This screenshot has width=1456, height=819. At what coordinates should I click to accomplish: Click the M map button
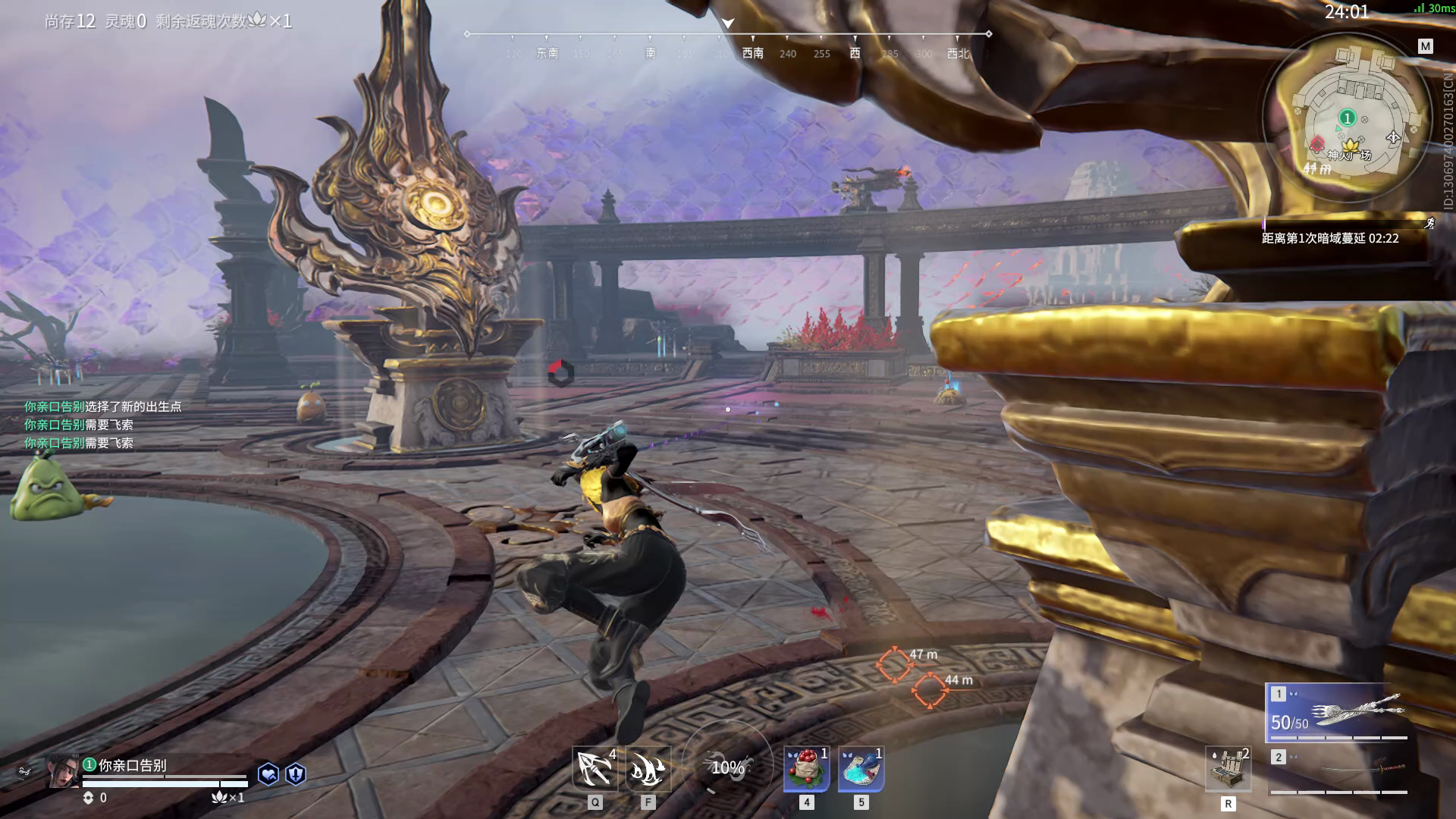[x=1425, y=46]
